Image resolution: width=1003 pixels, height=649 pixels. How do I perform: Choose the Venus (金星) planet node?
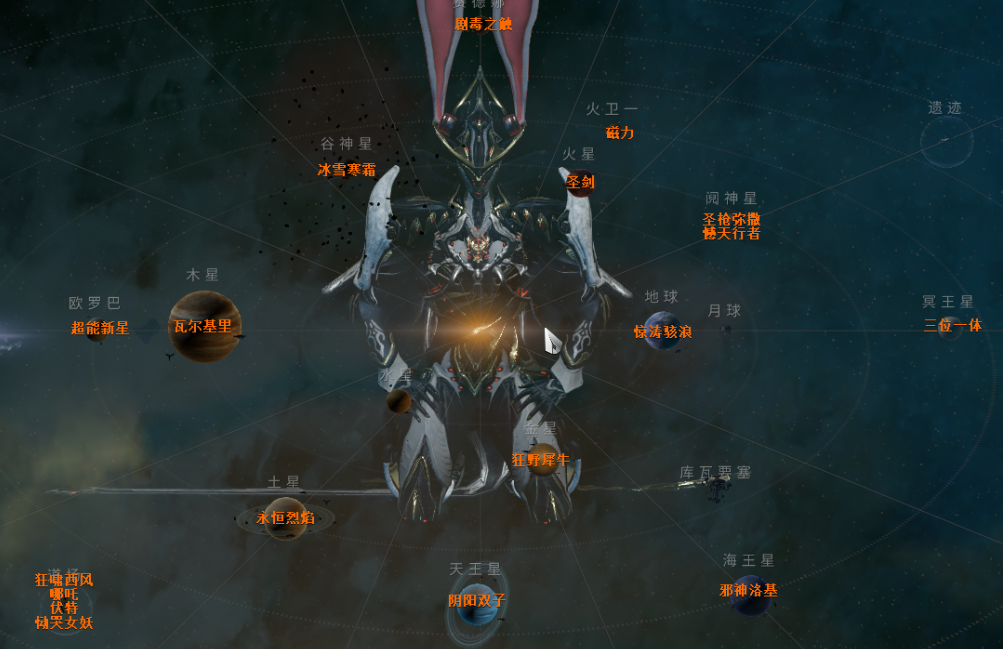[543, 459]
